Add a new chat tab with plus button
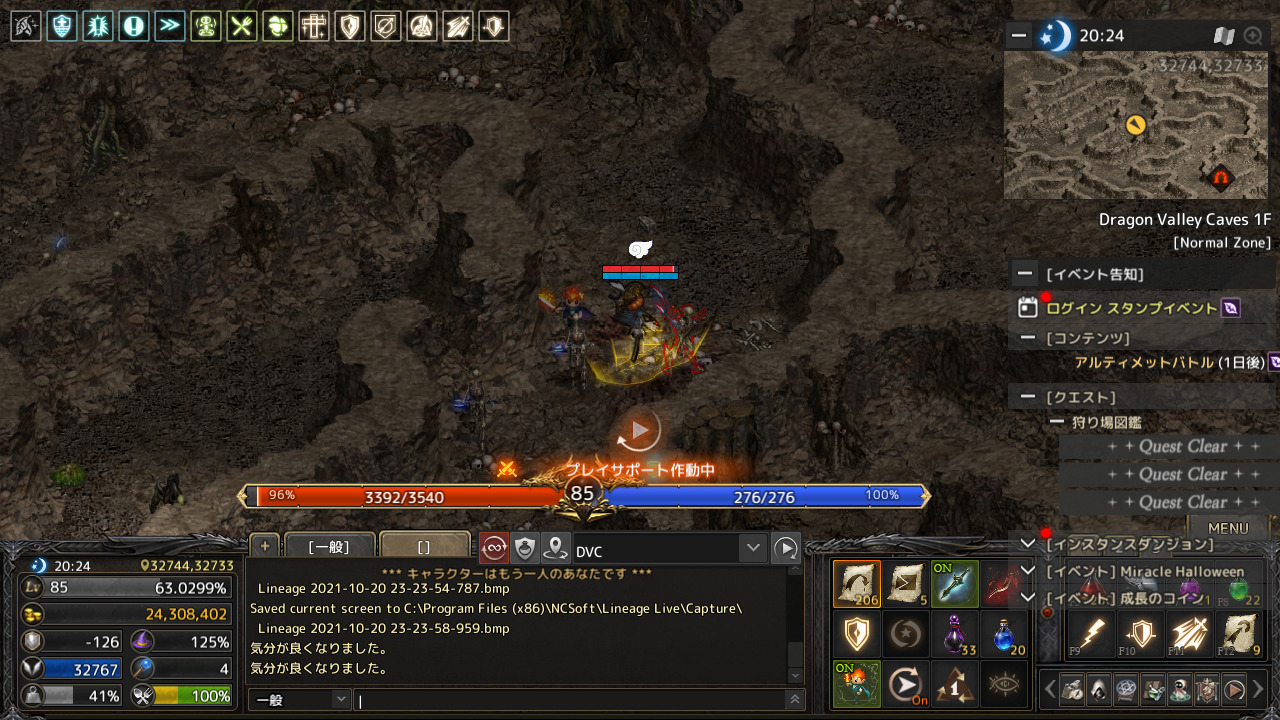 [x=264, y=546]
